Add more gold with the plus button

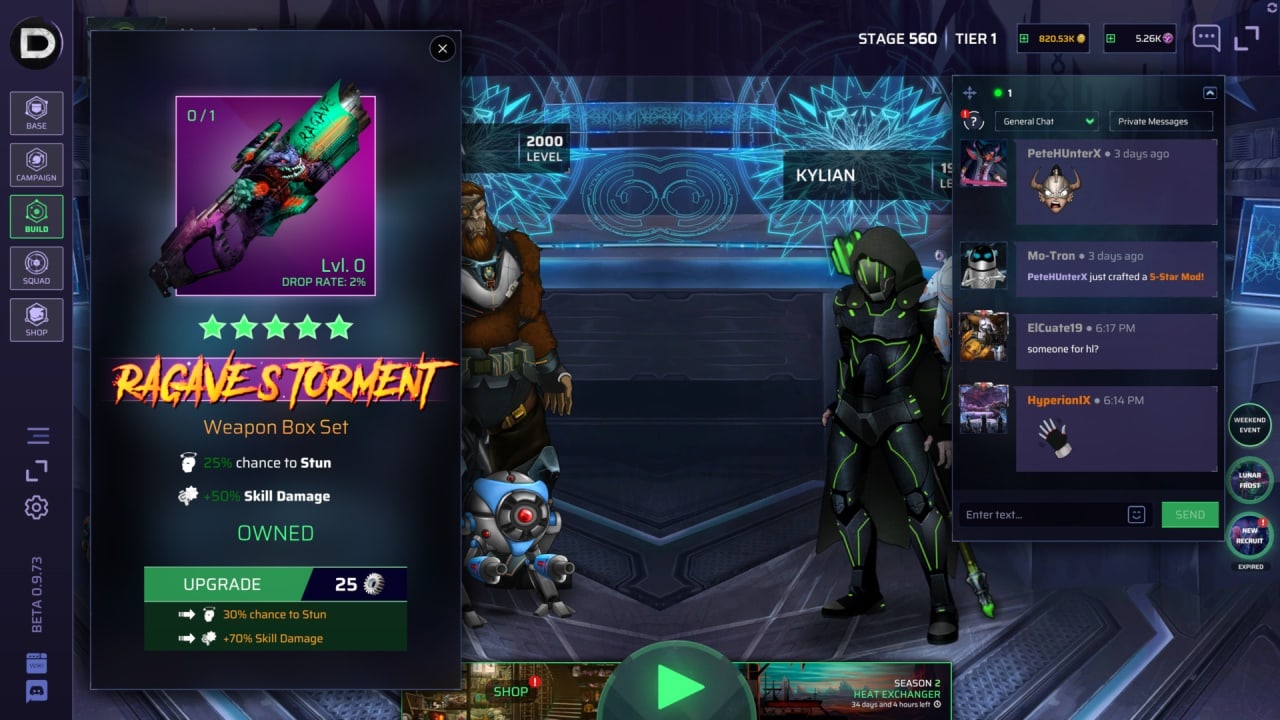click(x=1023, y=39)
